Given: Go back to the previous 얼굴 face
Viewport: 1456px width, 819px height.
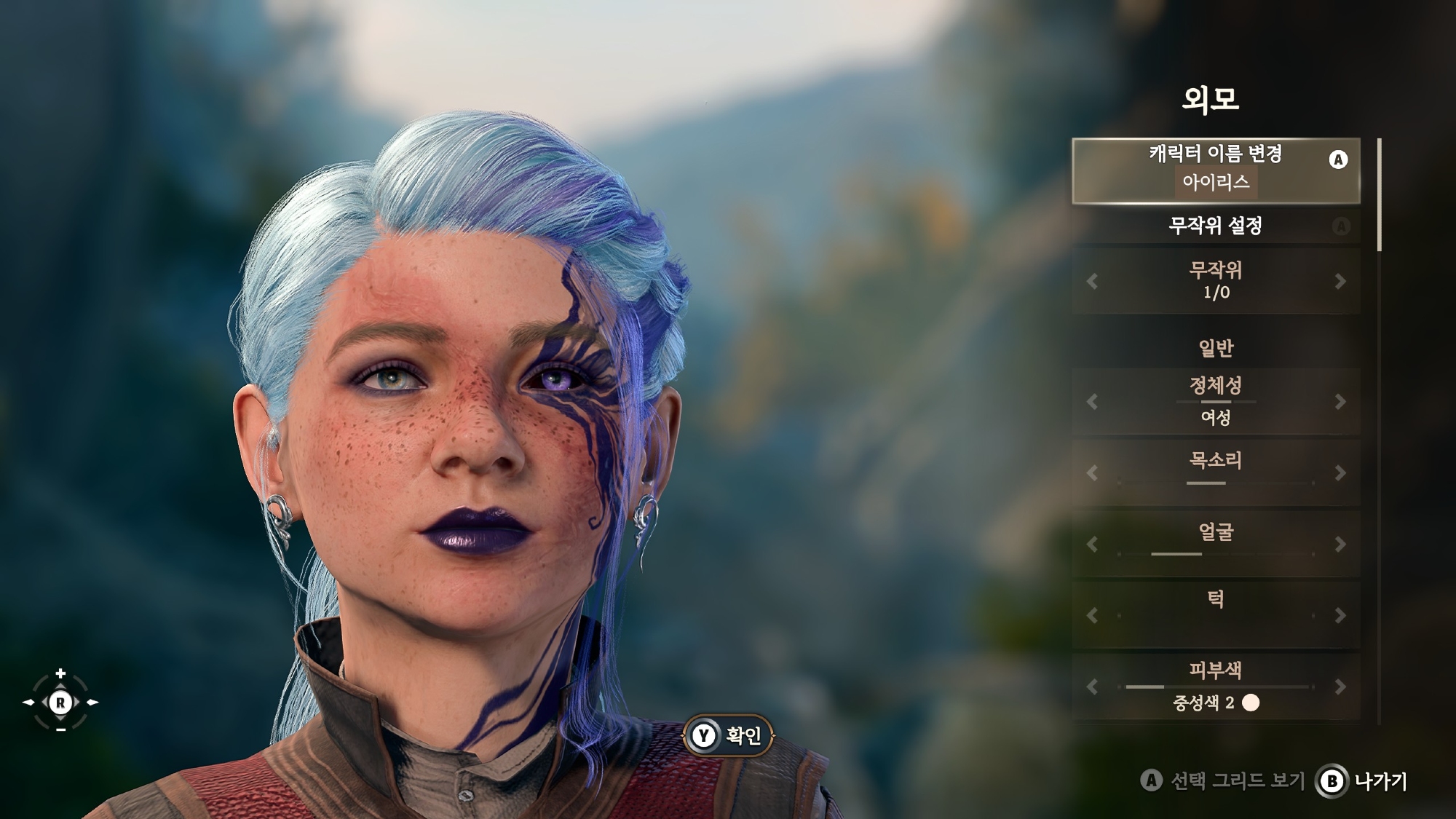Looking at the screenshot, I should pyautogui.click(x=1091, y=545).
